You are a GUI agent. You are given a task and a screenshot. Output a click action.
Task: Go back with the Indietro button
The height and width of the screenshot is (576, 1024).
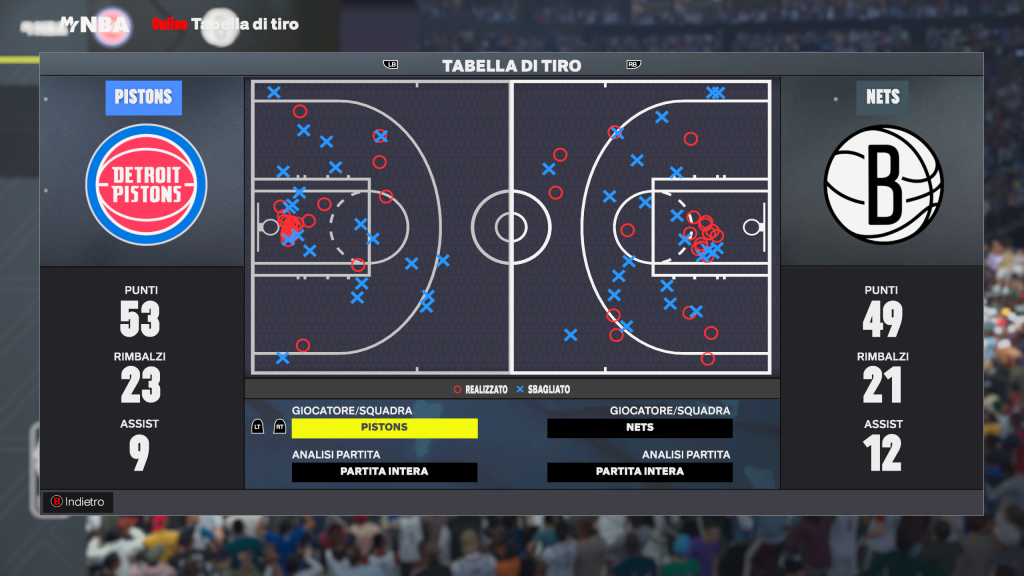pyautogui.click(x=78, y=502)
